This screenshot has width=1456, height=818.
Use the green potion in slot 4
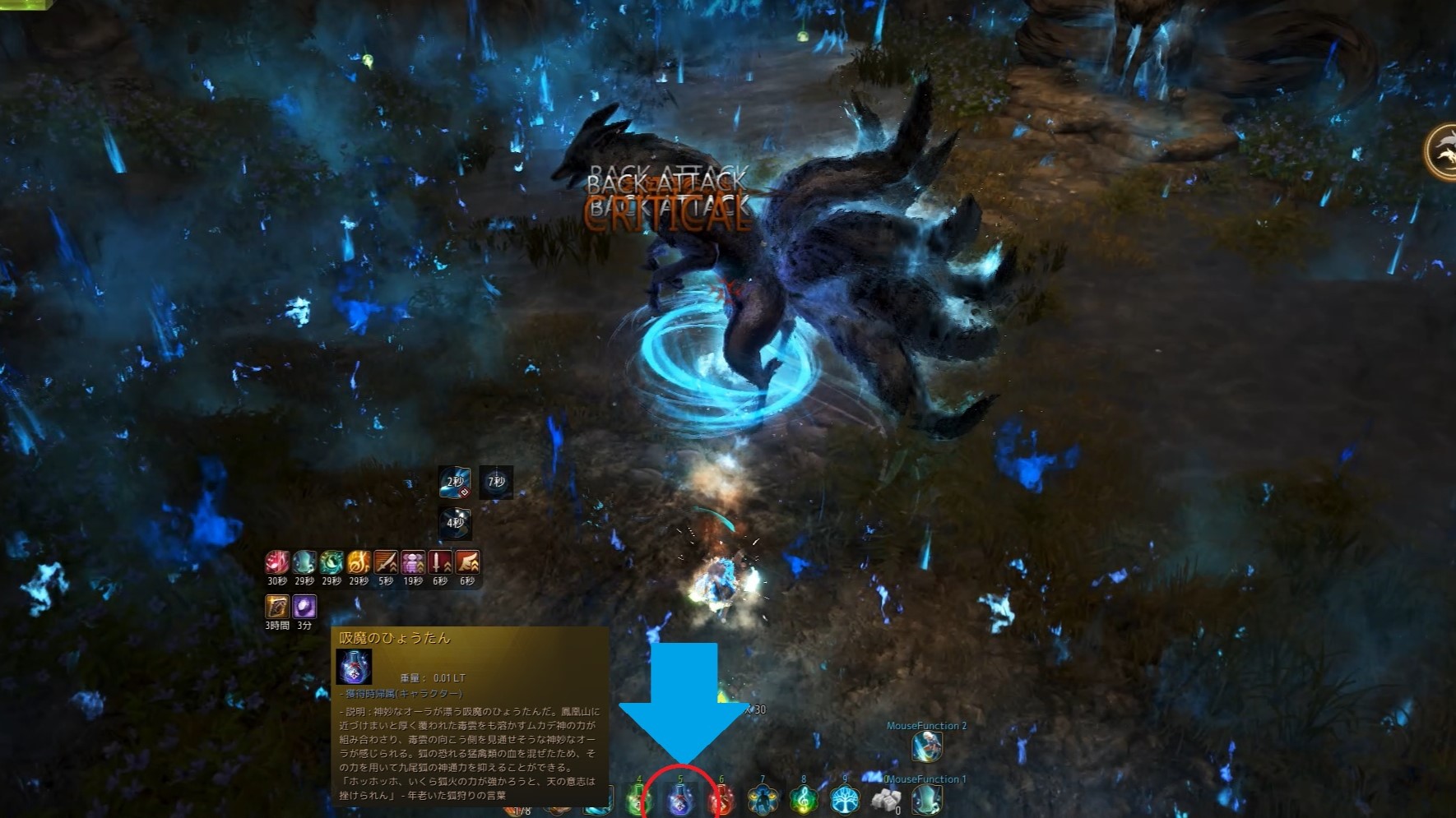click(639, 799)
